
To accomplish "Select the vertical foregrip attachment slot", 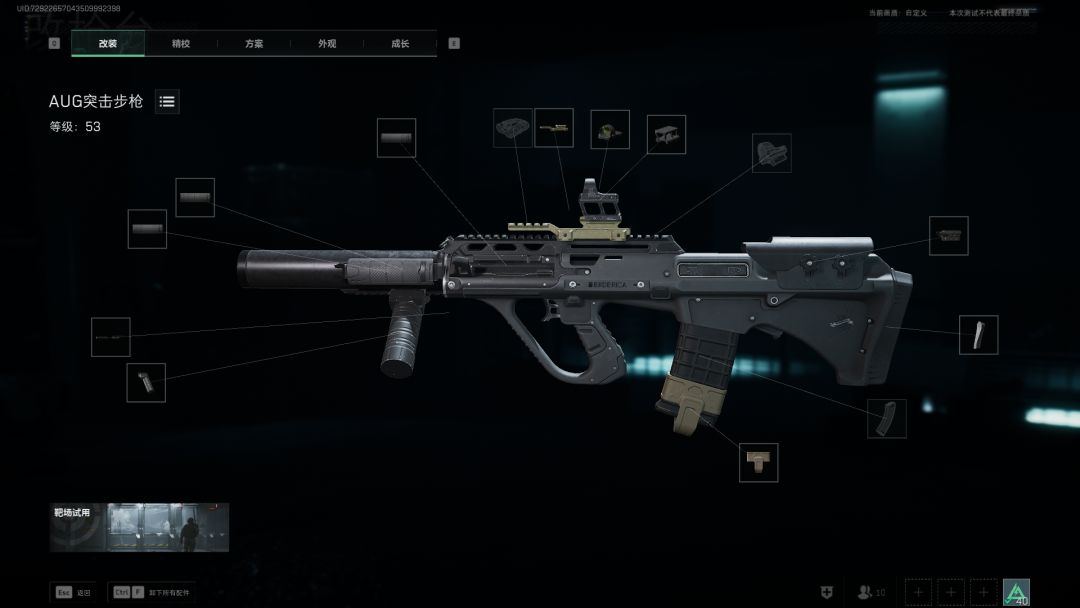I will pyautogui.click(x=145, y=382).
